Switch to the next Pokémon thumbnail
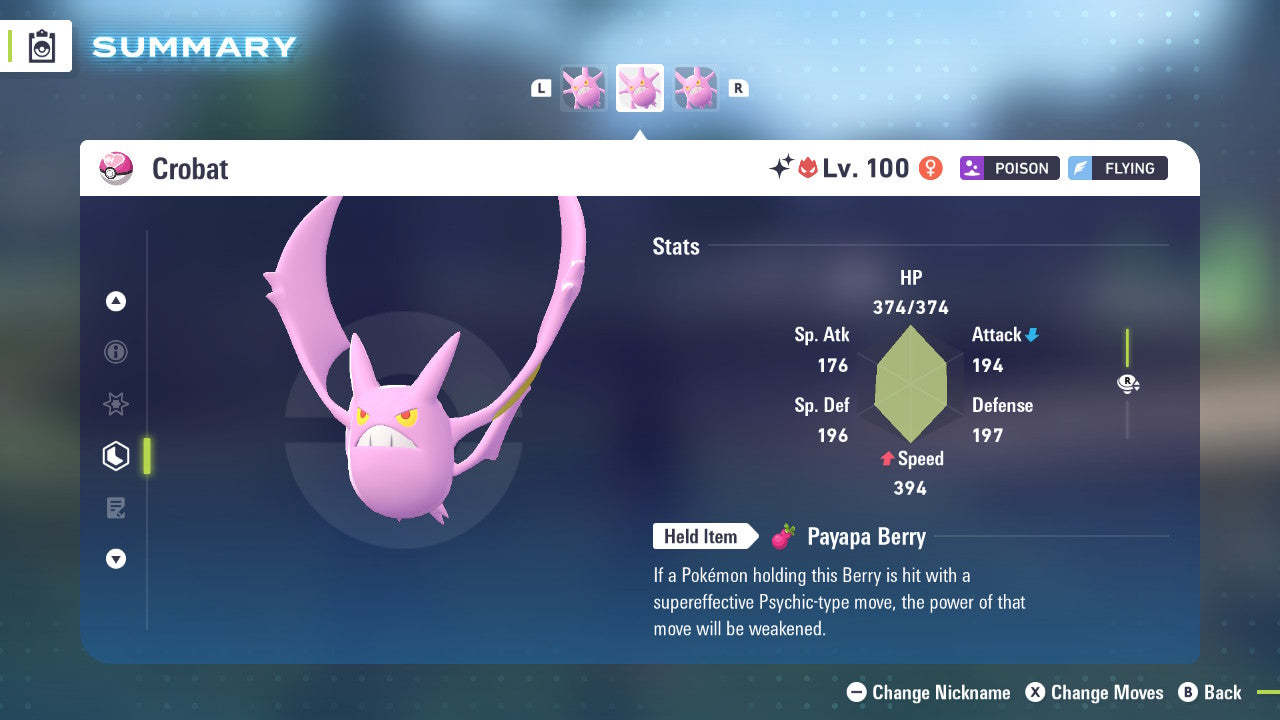The width and height of the screenshot is (1280, 720). coord(695,87)
